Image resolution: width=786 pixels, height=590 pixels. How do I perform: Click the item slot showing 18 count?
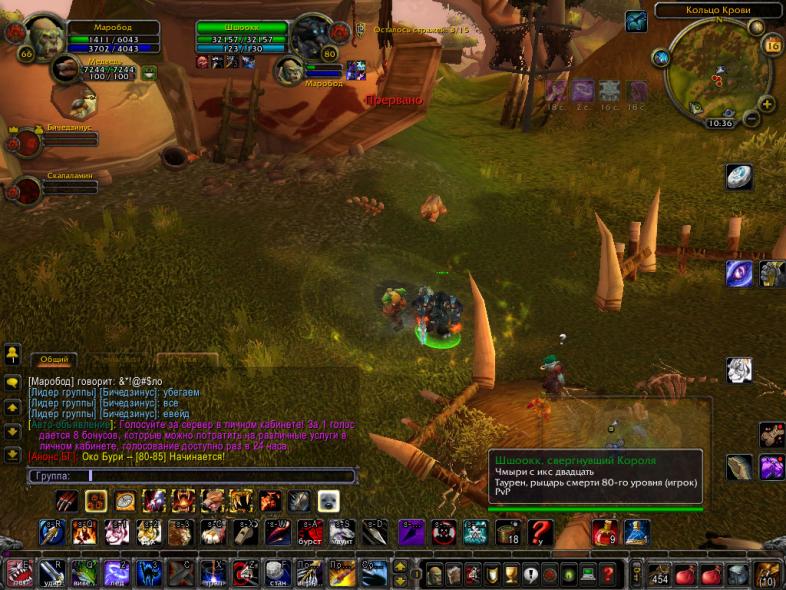[508, 532]
